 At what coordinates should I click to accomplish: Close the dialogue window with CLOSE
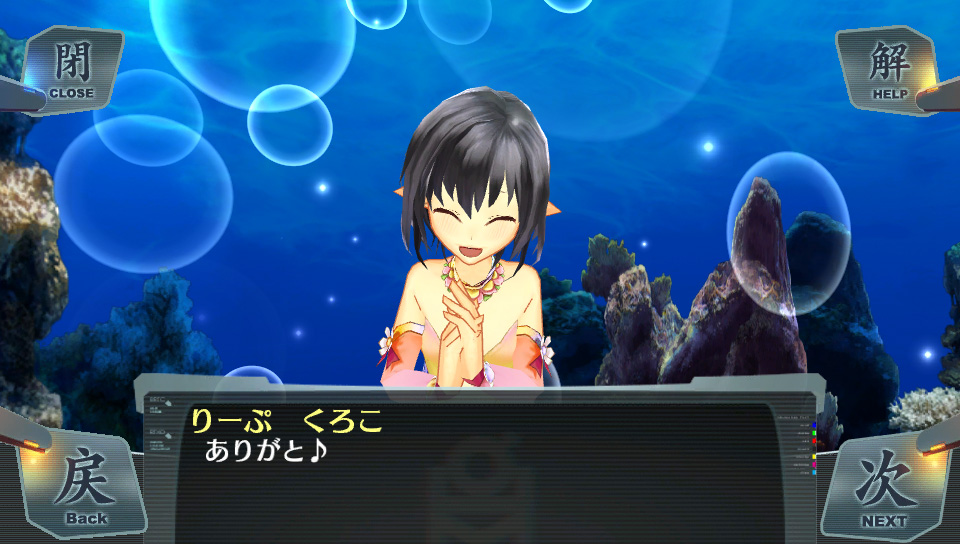(71, 69)
